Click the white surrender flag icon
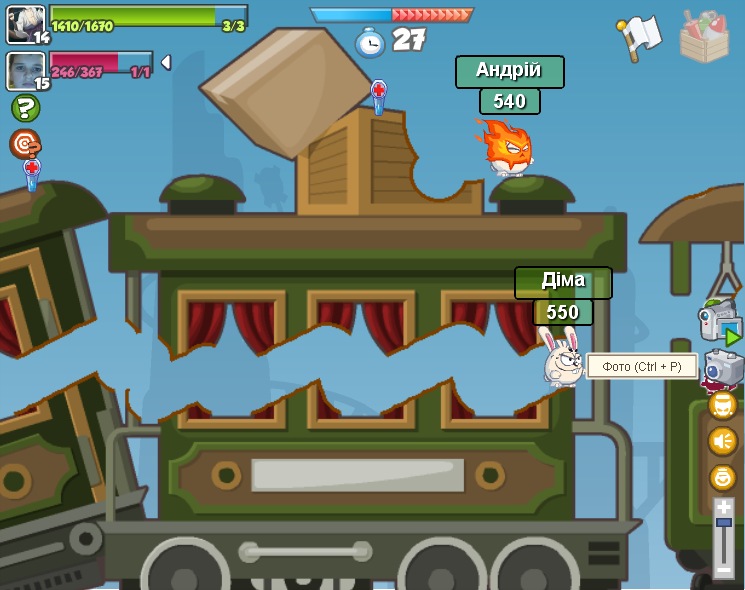This screenshot has width=745, height=590. pyautogui.click(x=640, y=37)
